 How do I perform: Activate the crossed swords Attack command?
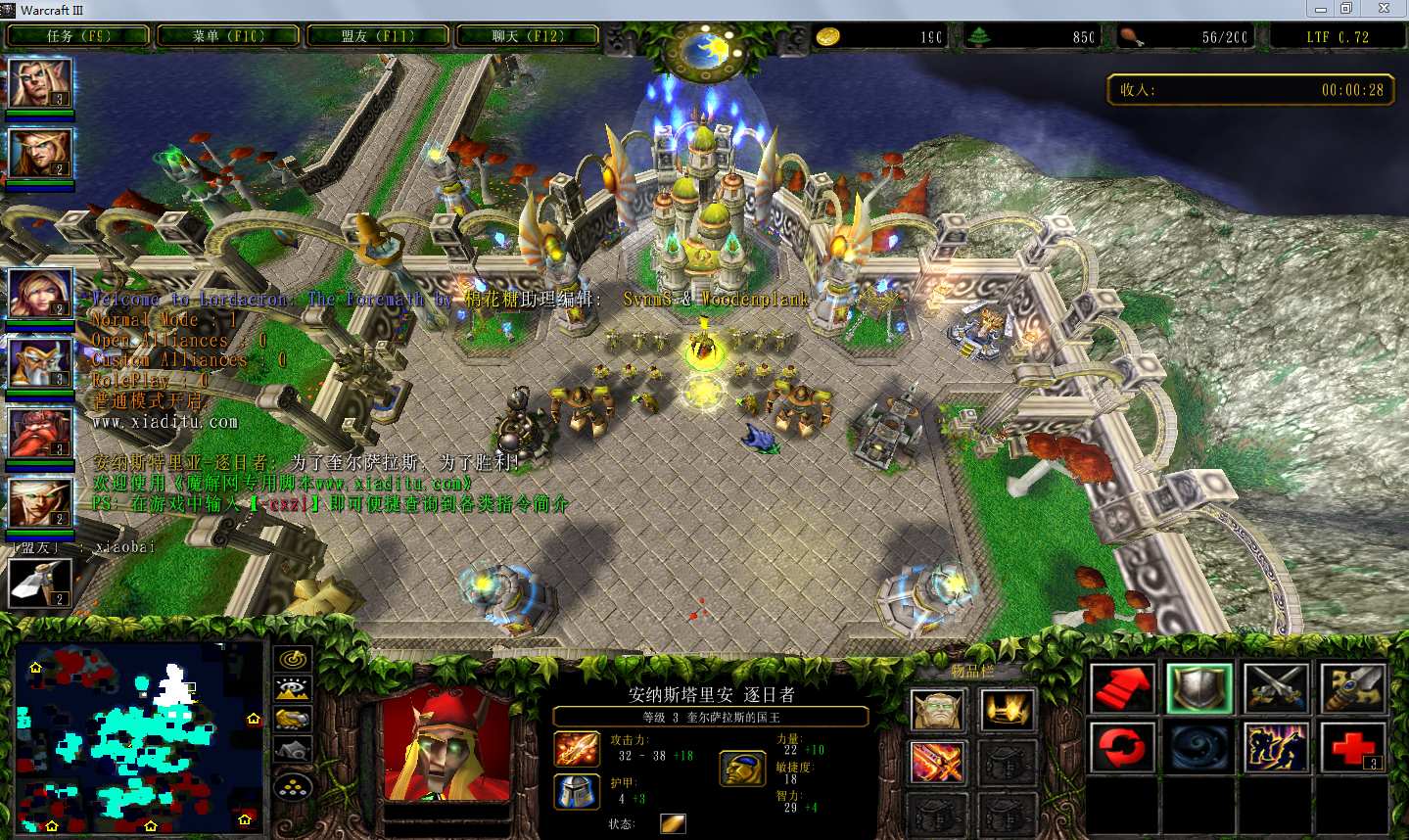(x=1277, y=688)
